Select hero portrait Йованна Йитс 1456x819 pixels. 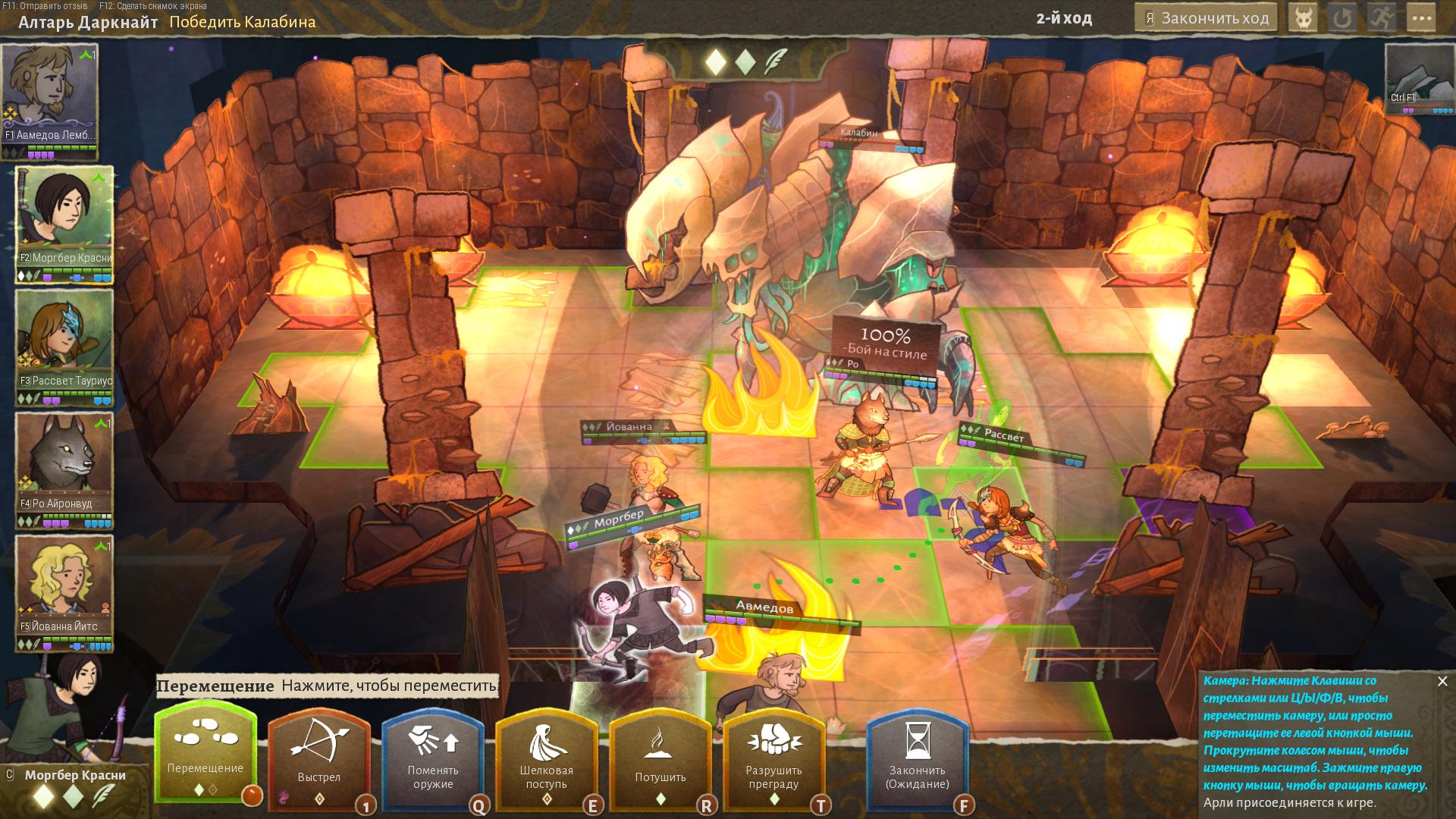point(64,586)
